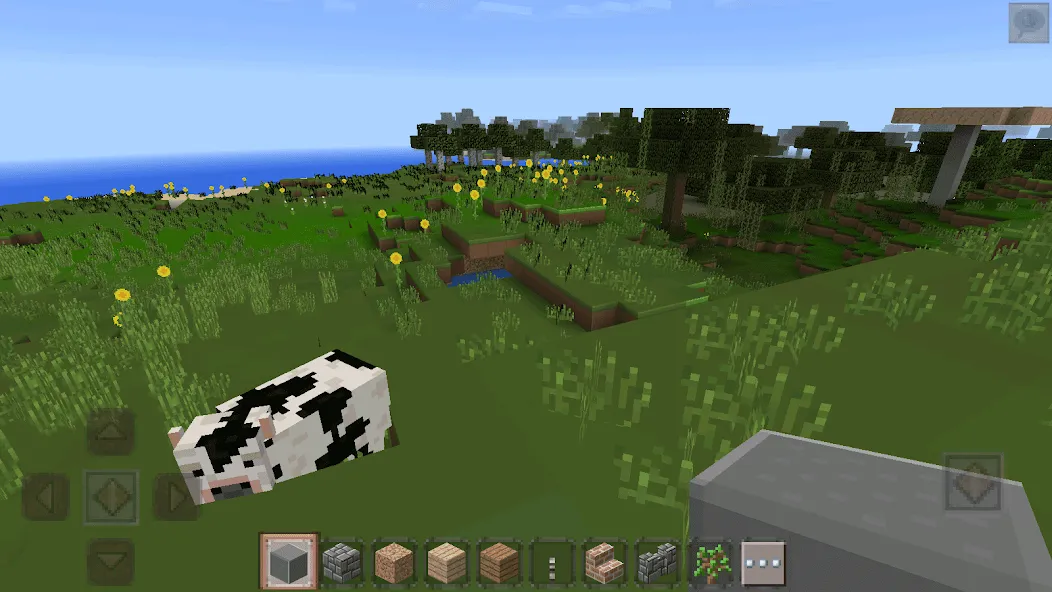Choose the tree sapling hotbar slot

[x=711, y=562]
